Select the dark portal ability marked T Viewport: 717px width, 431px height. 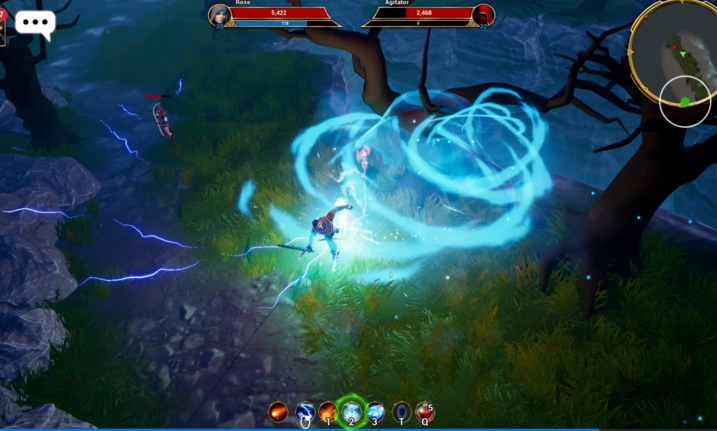coord(401,411)
